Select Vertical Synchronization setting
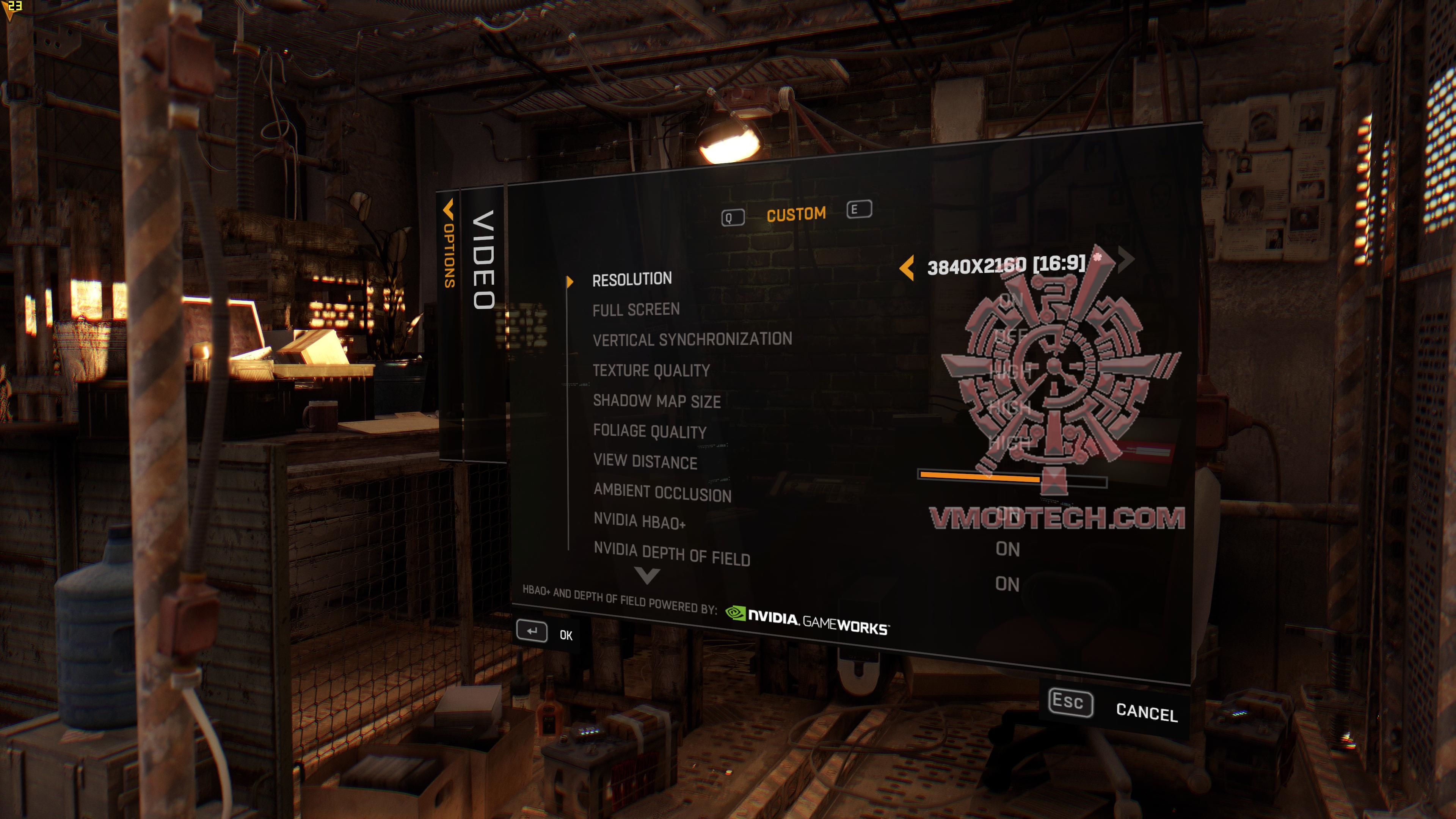 click(x=692, y=340)
